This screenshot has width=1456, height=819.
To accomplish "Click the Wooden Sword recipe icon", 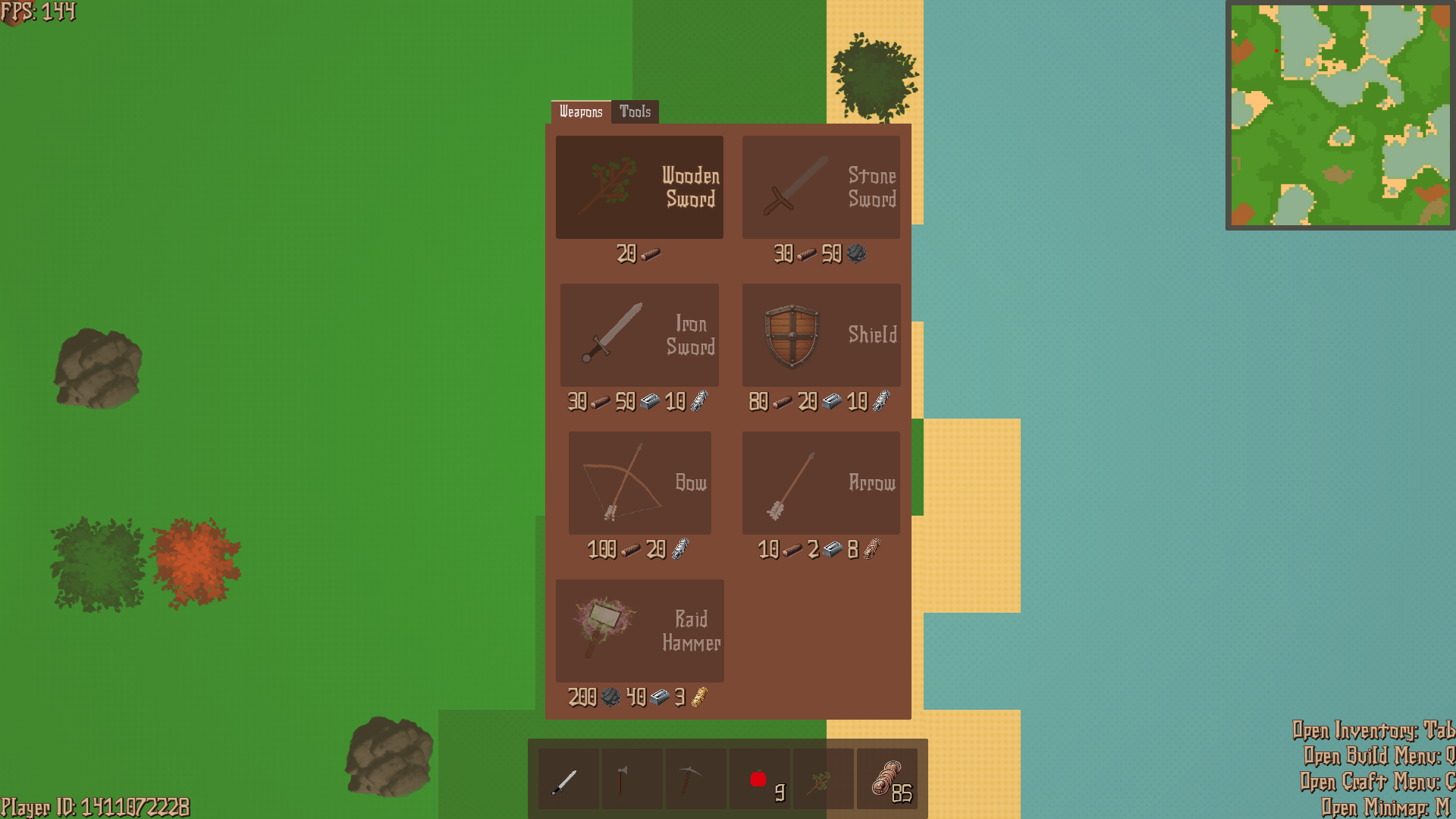I will (x=639, y=187).
